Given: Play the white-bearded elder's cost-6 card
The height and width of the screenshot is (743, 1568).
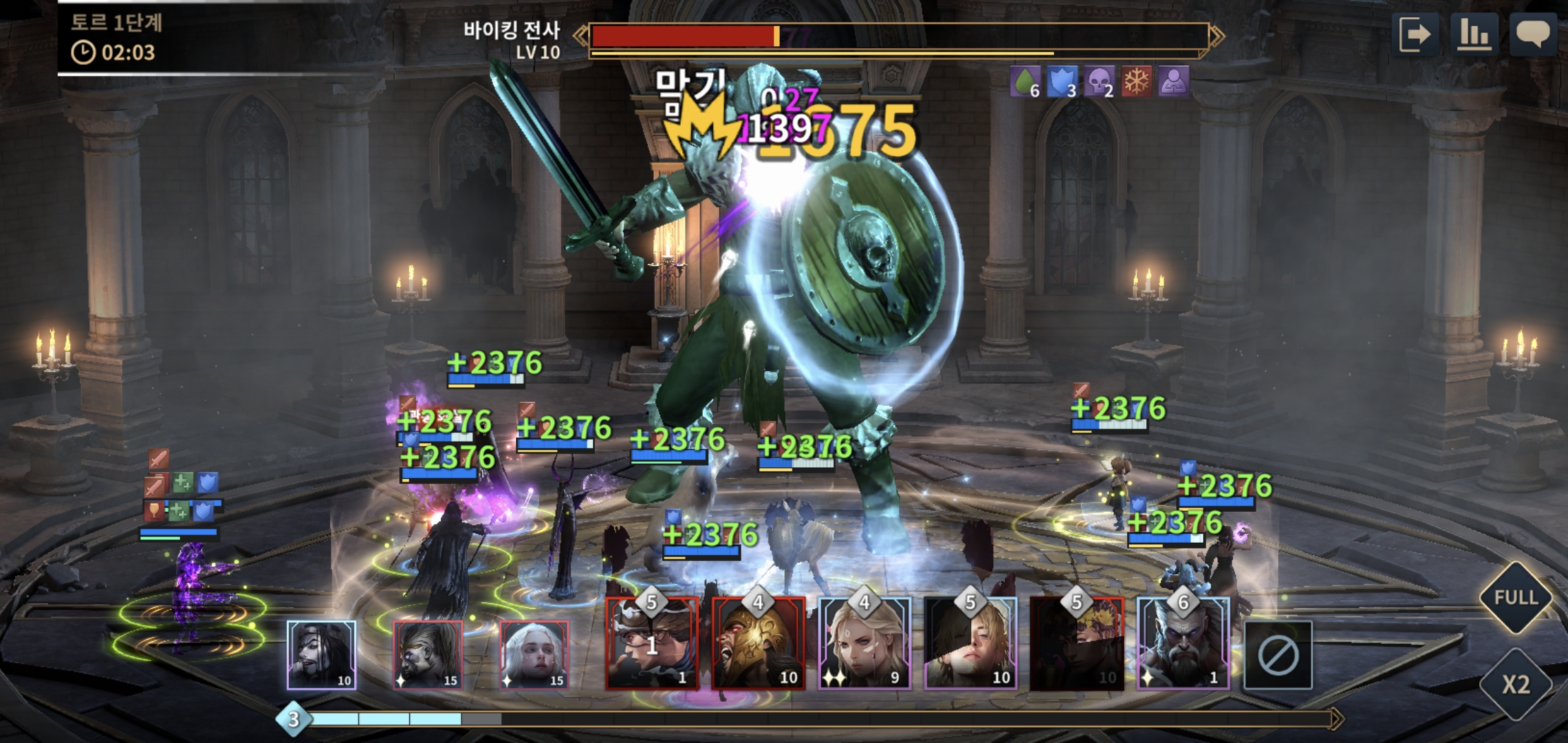Looking at the screenshot, I should click(x=1183, y=645).
